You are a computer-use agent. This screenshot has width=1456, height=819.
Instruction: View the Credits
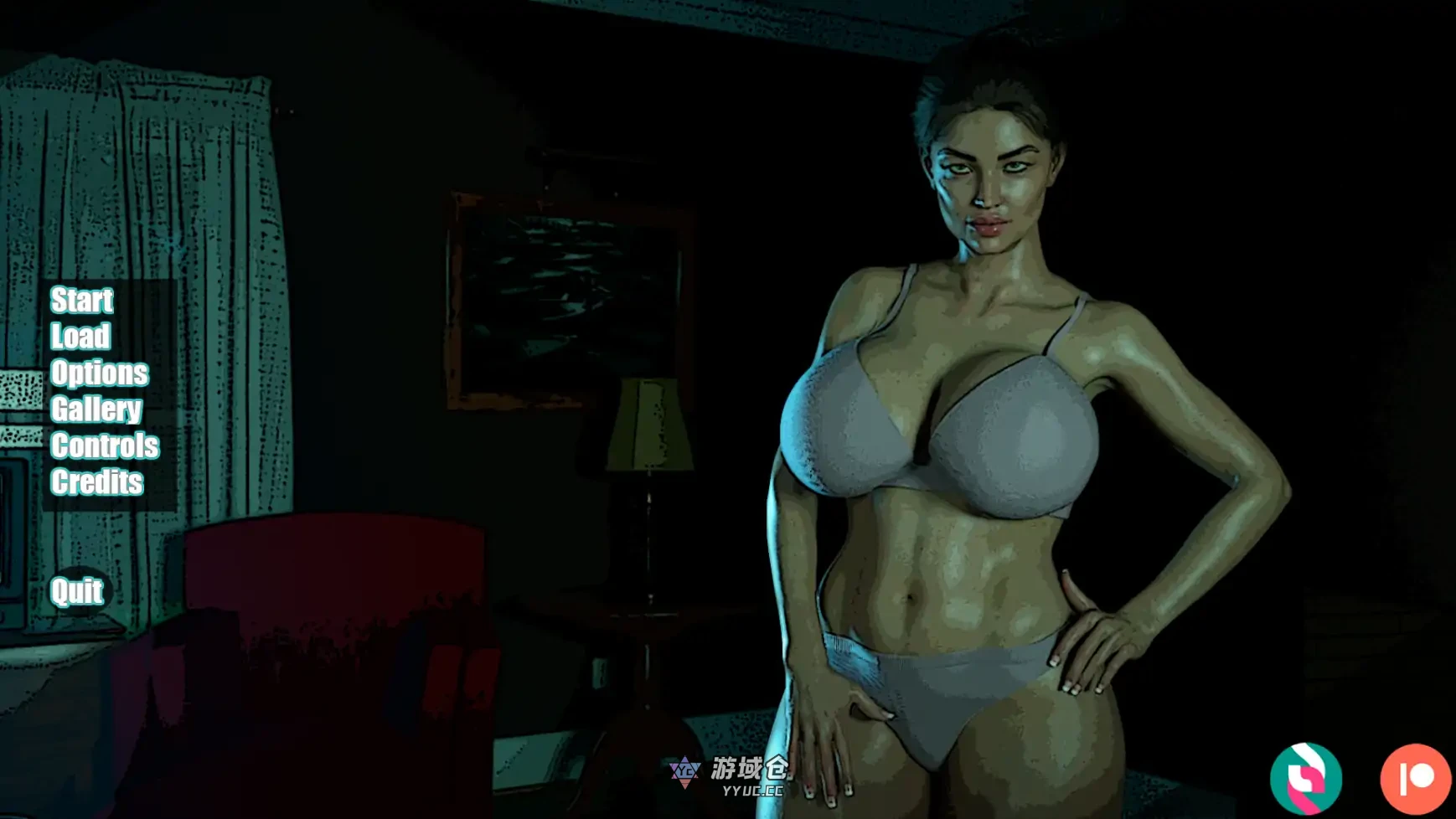(96, 482)
